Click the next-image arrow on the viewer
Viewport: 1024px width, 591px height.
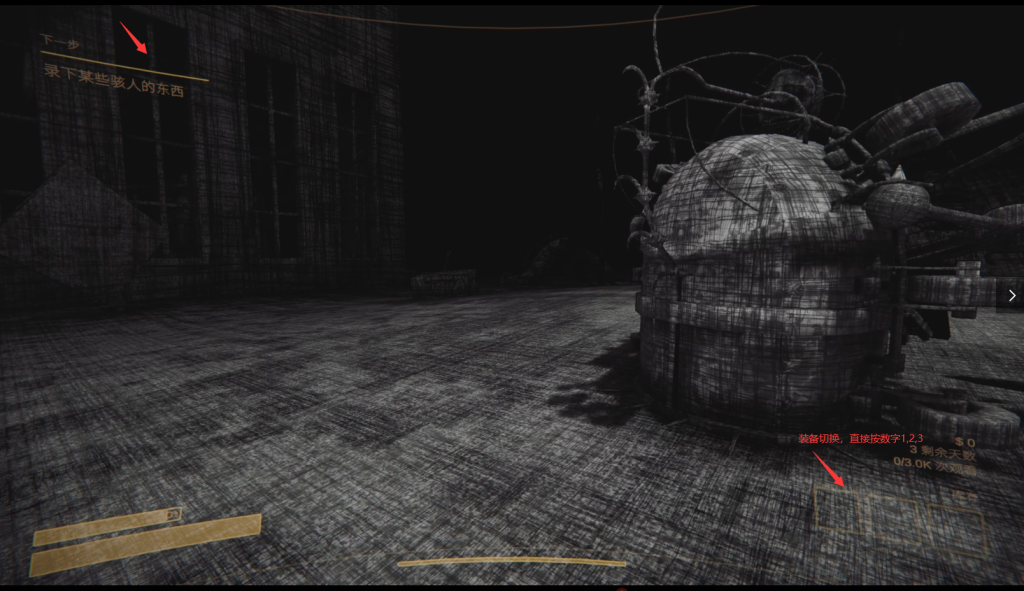pos(1011,295)
